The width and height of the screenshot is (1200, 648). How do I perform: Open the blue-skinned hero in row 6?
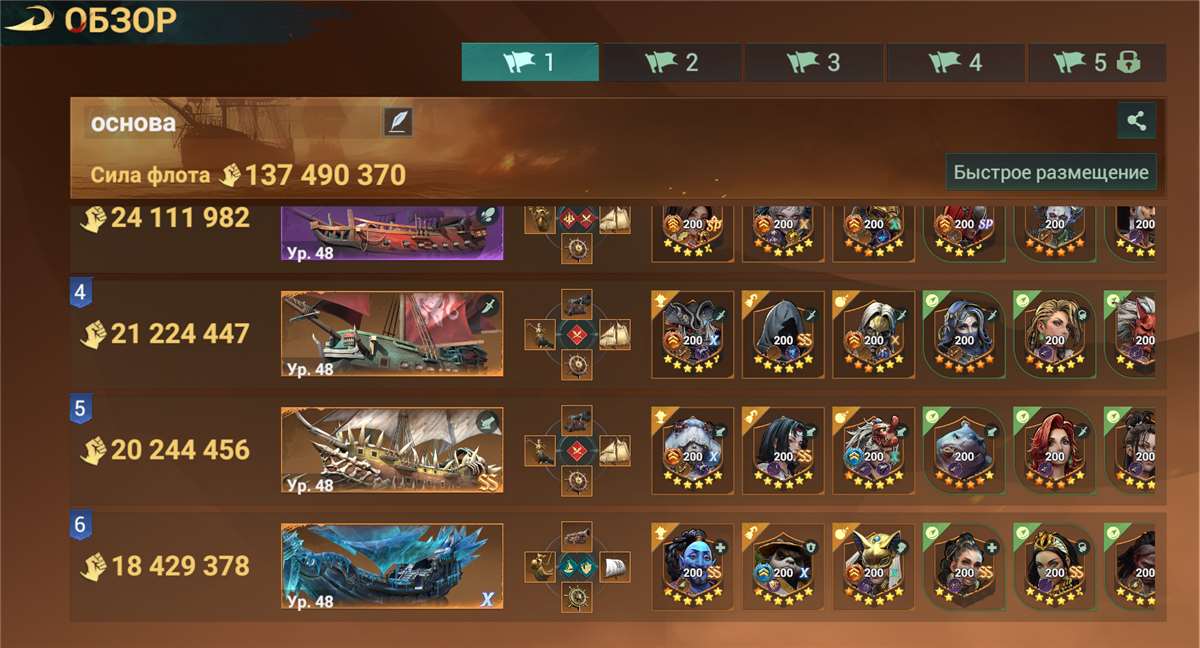pyautogui.click(x=692, y=566)
